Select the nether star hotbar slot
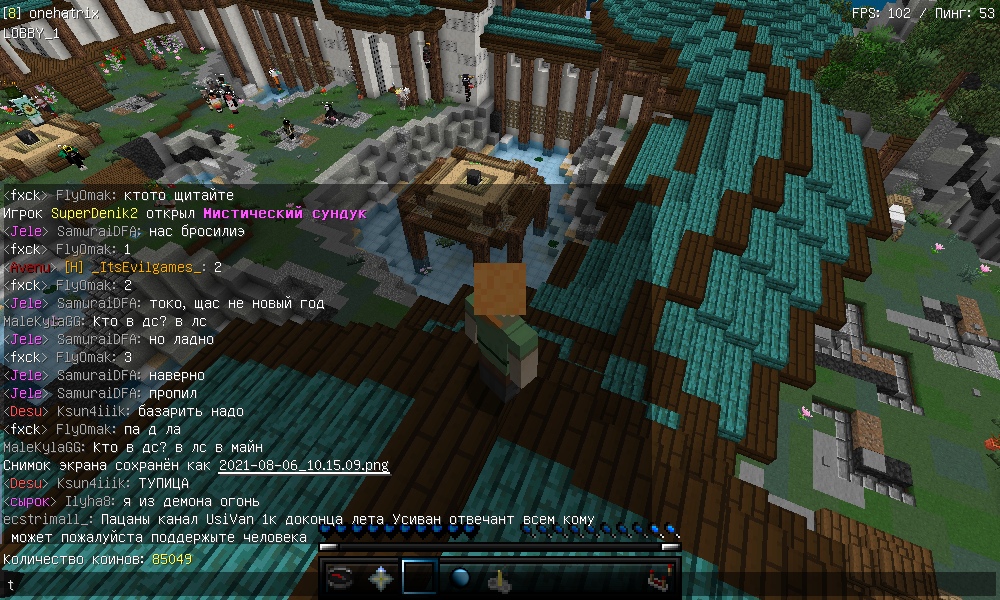Screen dimensions: 1000x600 tap(381, 578)
